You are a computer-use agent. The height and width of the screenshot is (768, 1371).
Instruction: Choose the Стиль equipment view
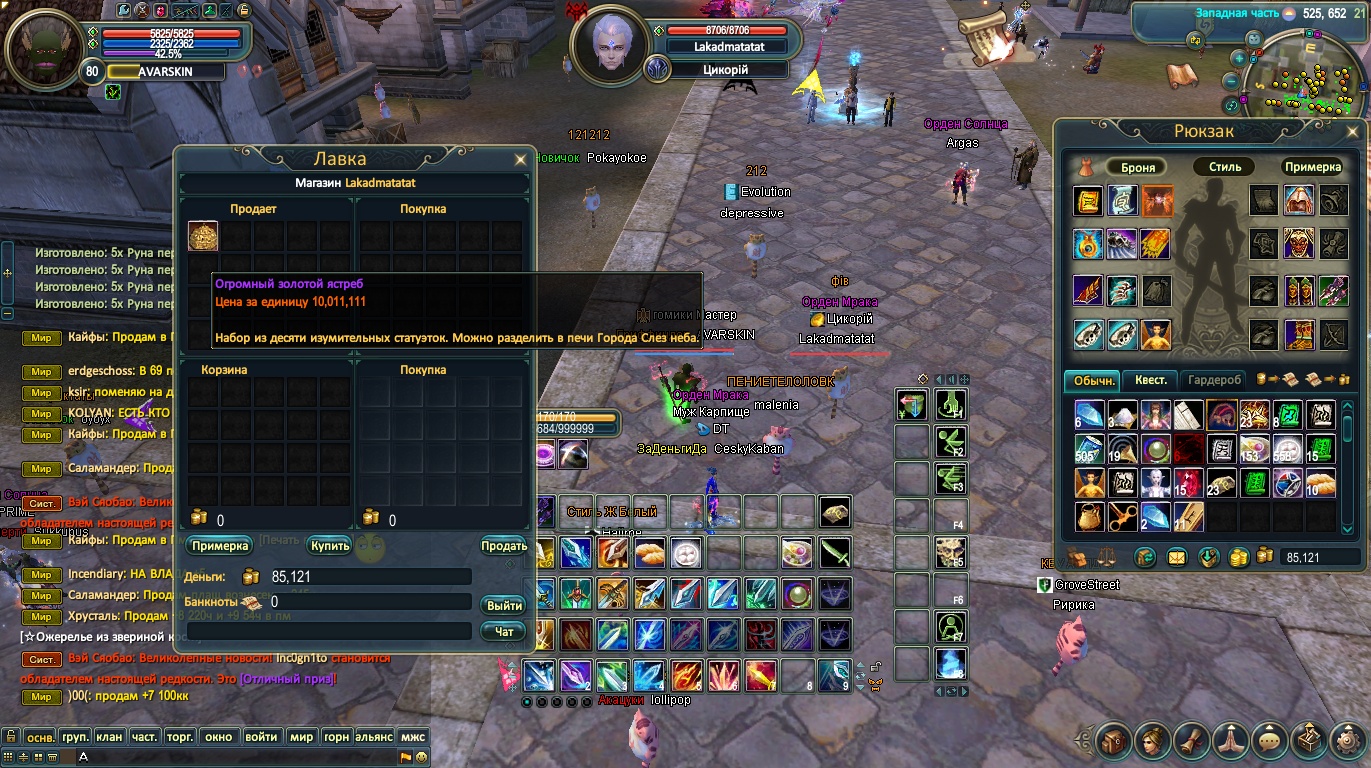(1224, 167)
